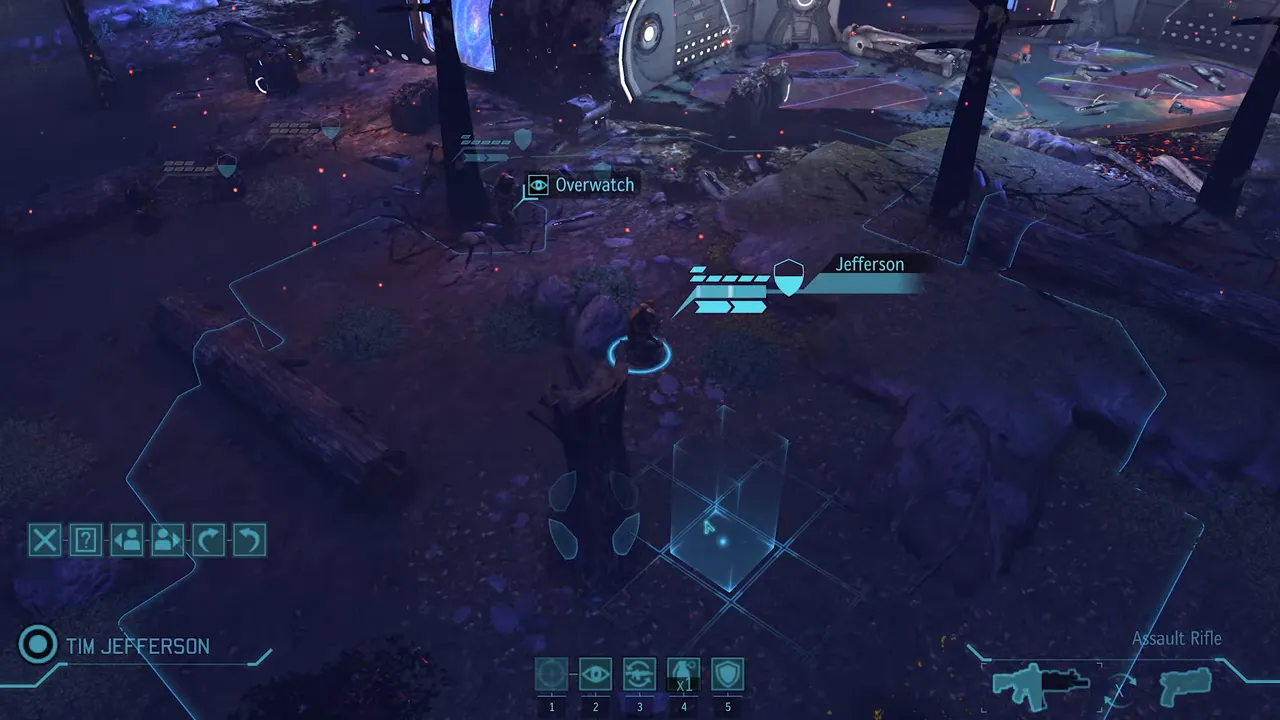
Task: Select the next soldier arrow icon
Action: 167,540
